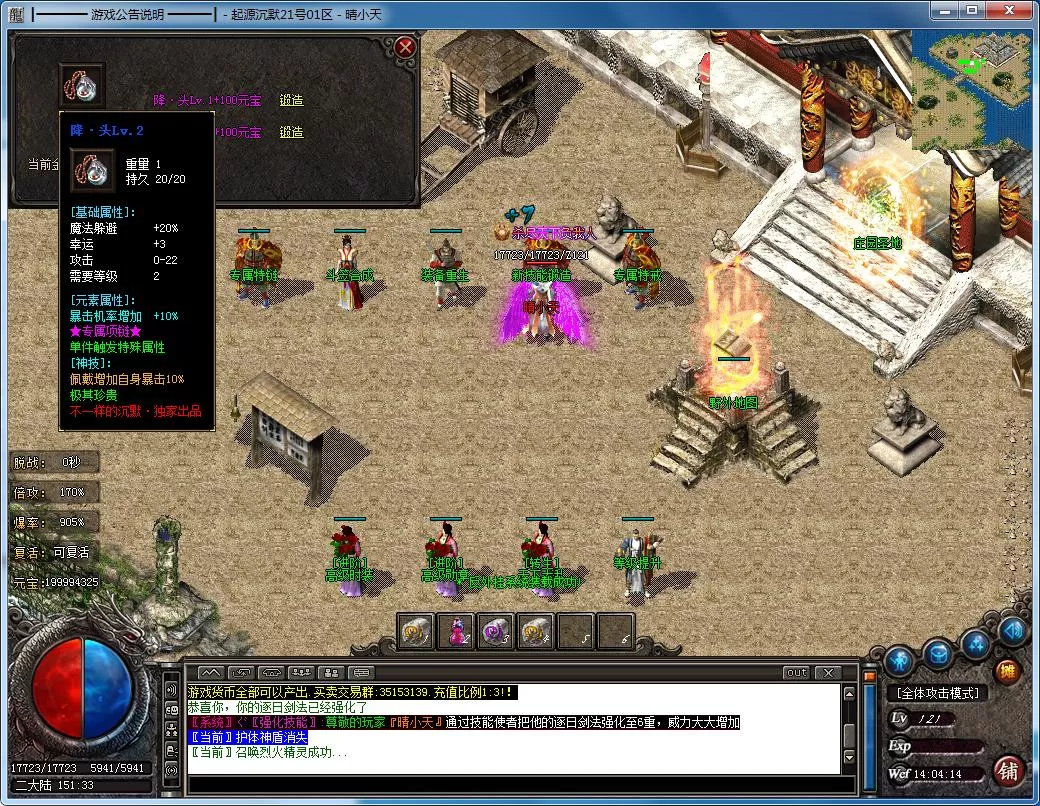Use the purple swirl scroll in hotbar slot 3
The height and width of the screenshot is (806, 1040).
click(496, 631)
